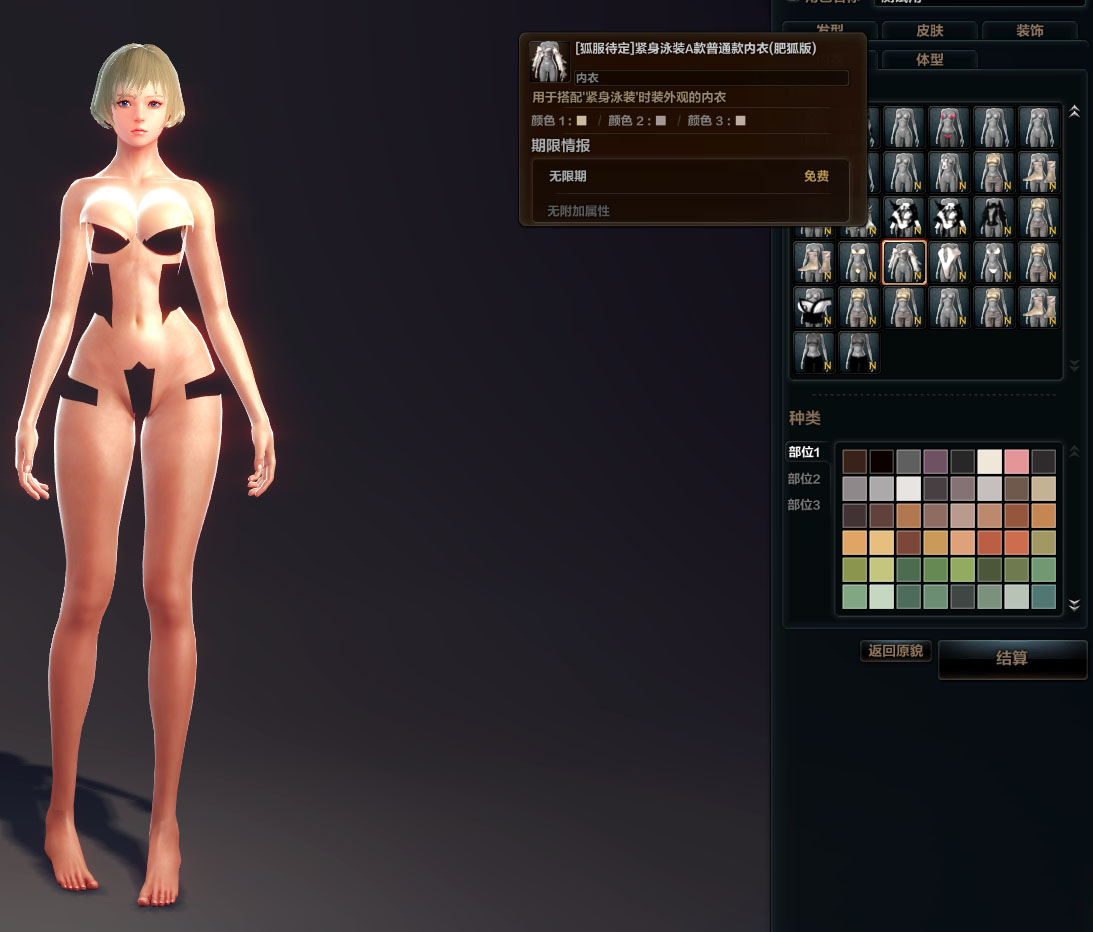Switch to the 皮肤 skin tab
This screenshot has width=1093, height=932.
(x=929, y=31)
